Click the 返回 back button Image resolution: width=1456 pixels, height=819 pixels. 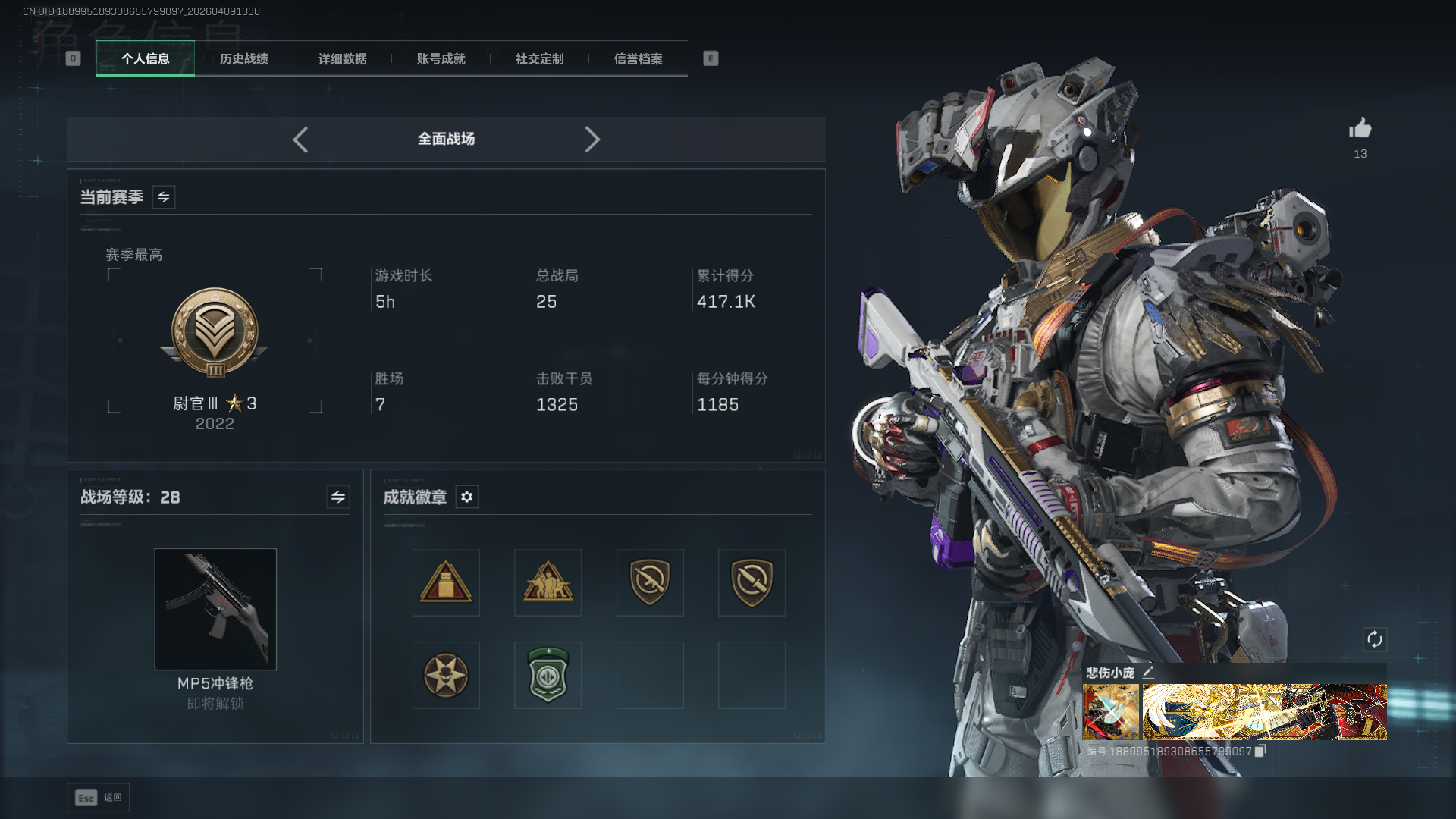click(x=99, y=798)
